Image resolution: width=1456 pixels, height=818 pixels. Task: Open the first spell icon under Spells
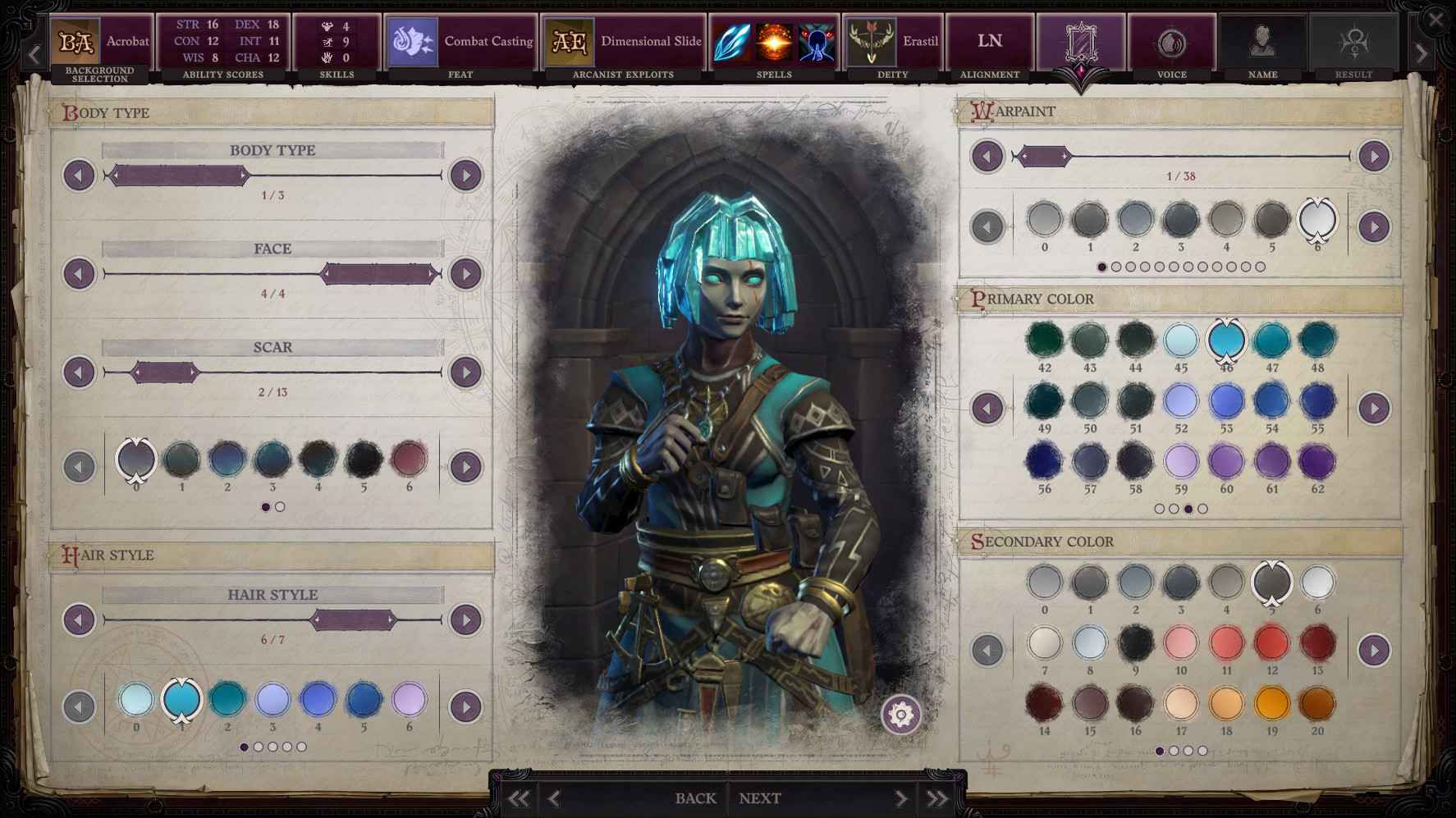click(733, 41)
